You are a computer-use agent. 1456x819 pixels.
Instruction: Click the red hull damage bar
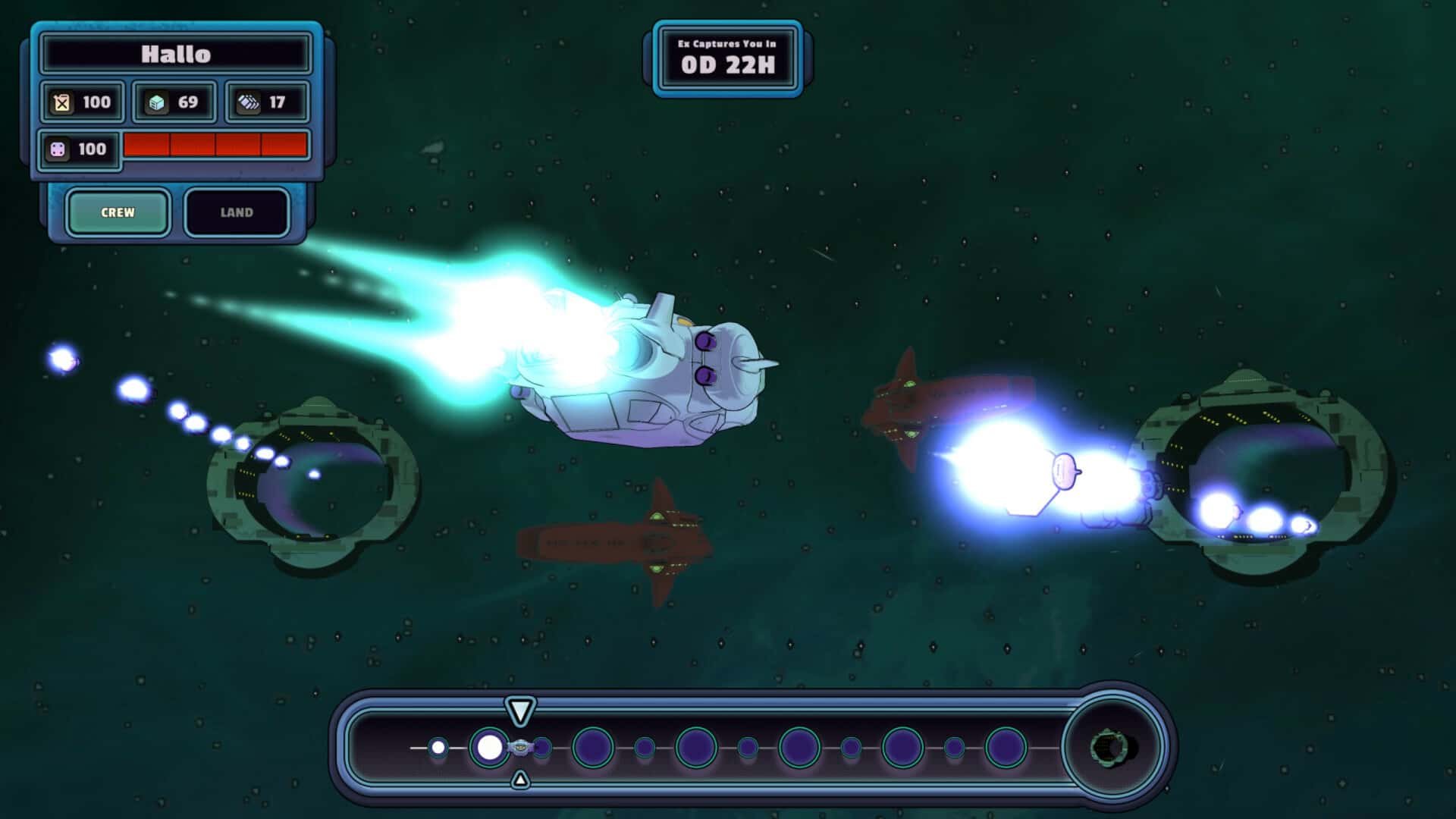[x=216, y=144]
